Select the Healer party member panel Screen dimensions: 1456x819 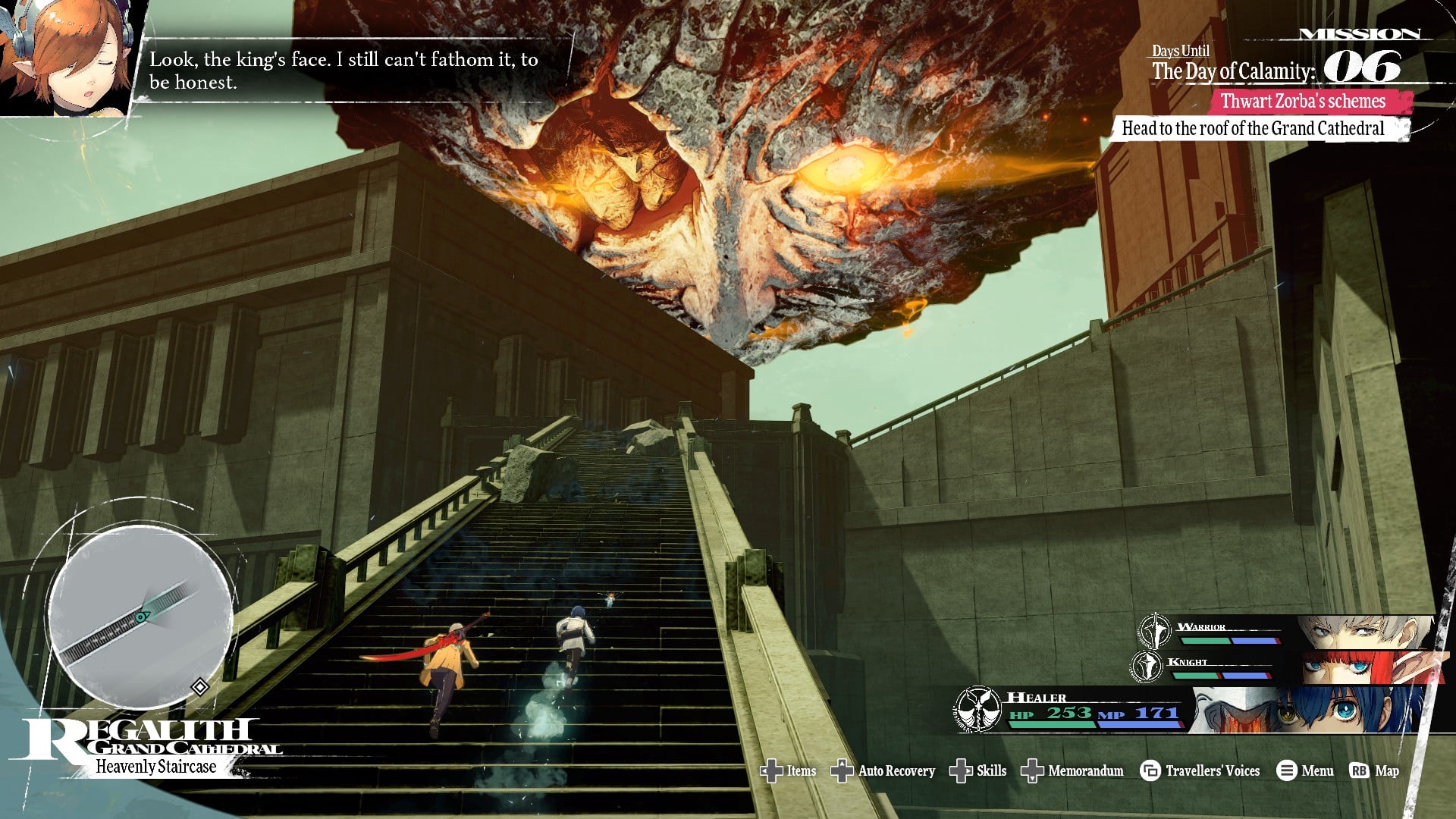click(1191, 710)
